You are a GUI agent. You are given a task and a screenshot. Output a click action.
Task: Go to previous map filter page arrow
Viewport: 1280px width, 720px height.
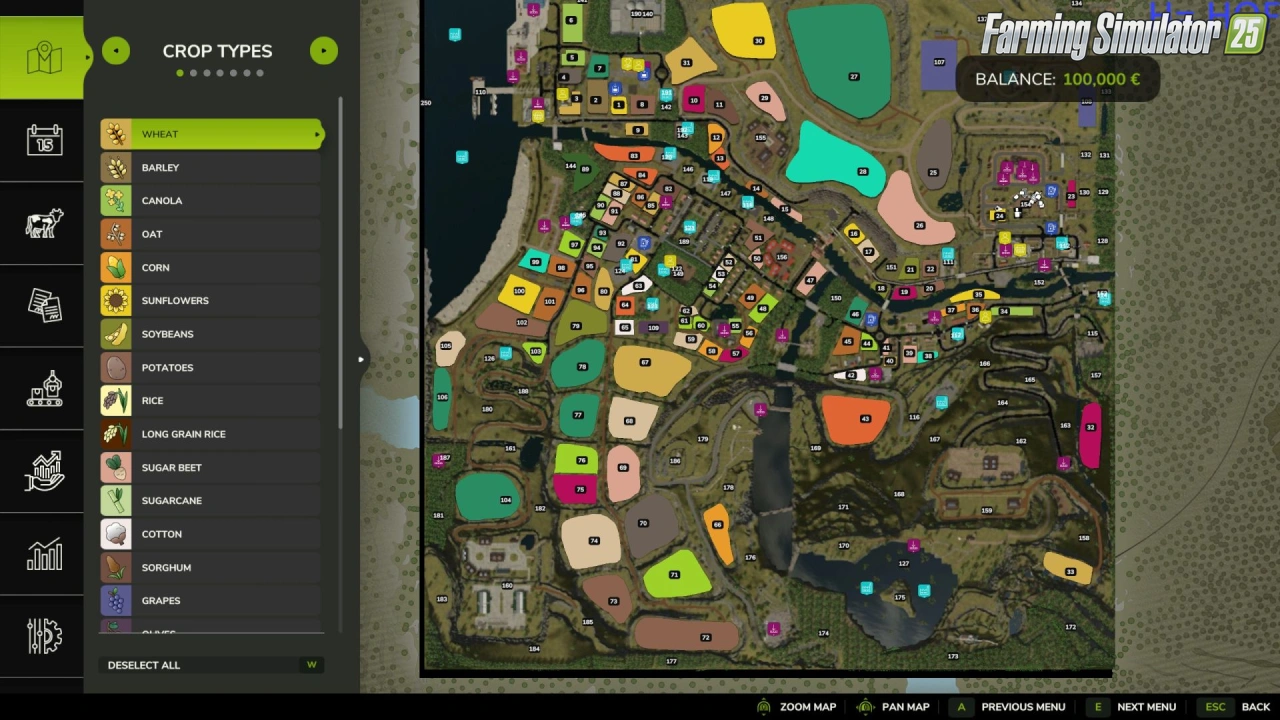(116, 51)
